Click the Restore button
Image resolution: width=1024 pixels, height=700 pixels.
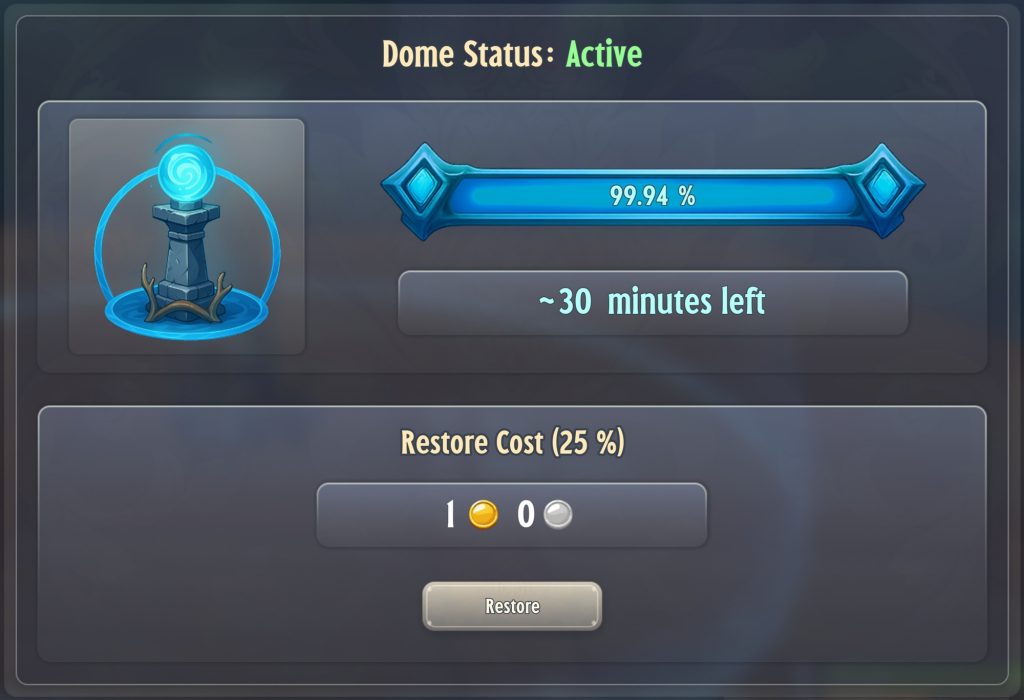(512, 606)
